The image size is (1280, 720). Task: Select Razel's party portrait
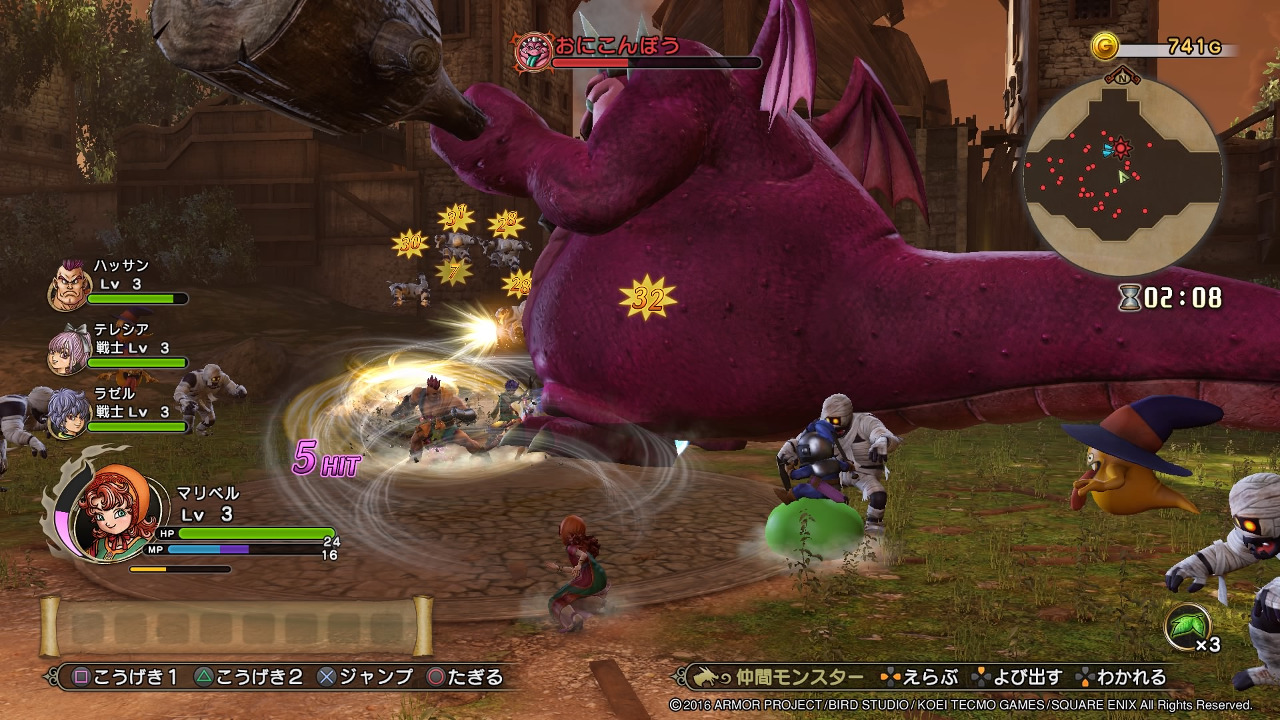click(68, 412)
